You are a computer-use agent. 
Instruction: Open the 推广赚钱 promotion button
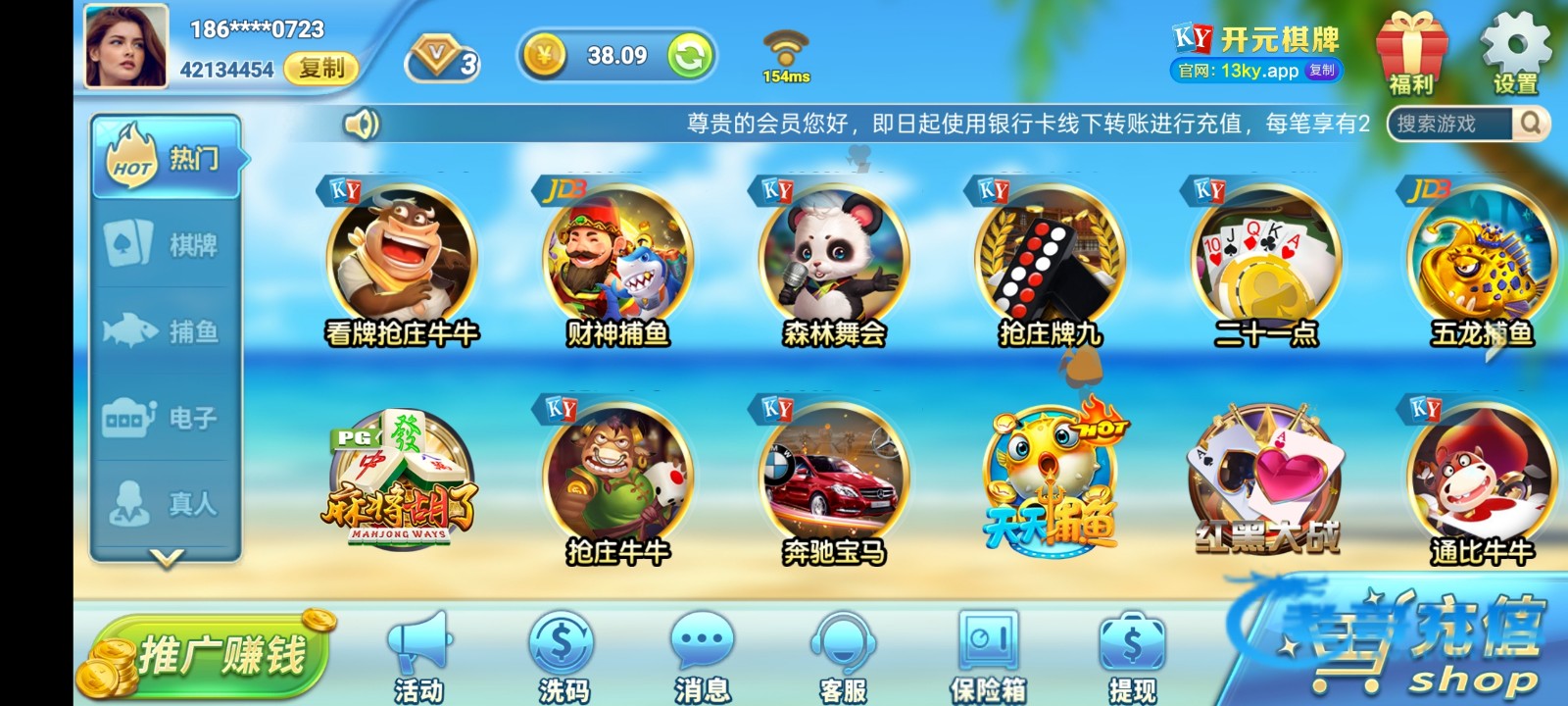(x=211, y=654)
